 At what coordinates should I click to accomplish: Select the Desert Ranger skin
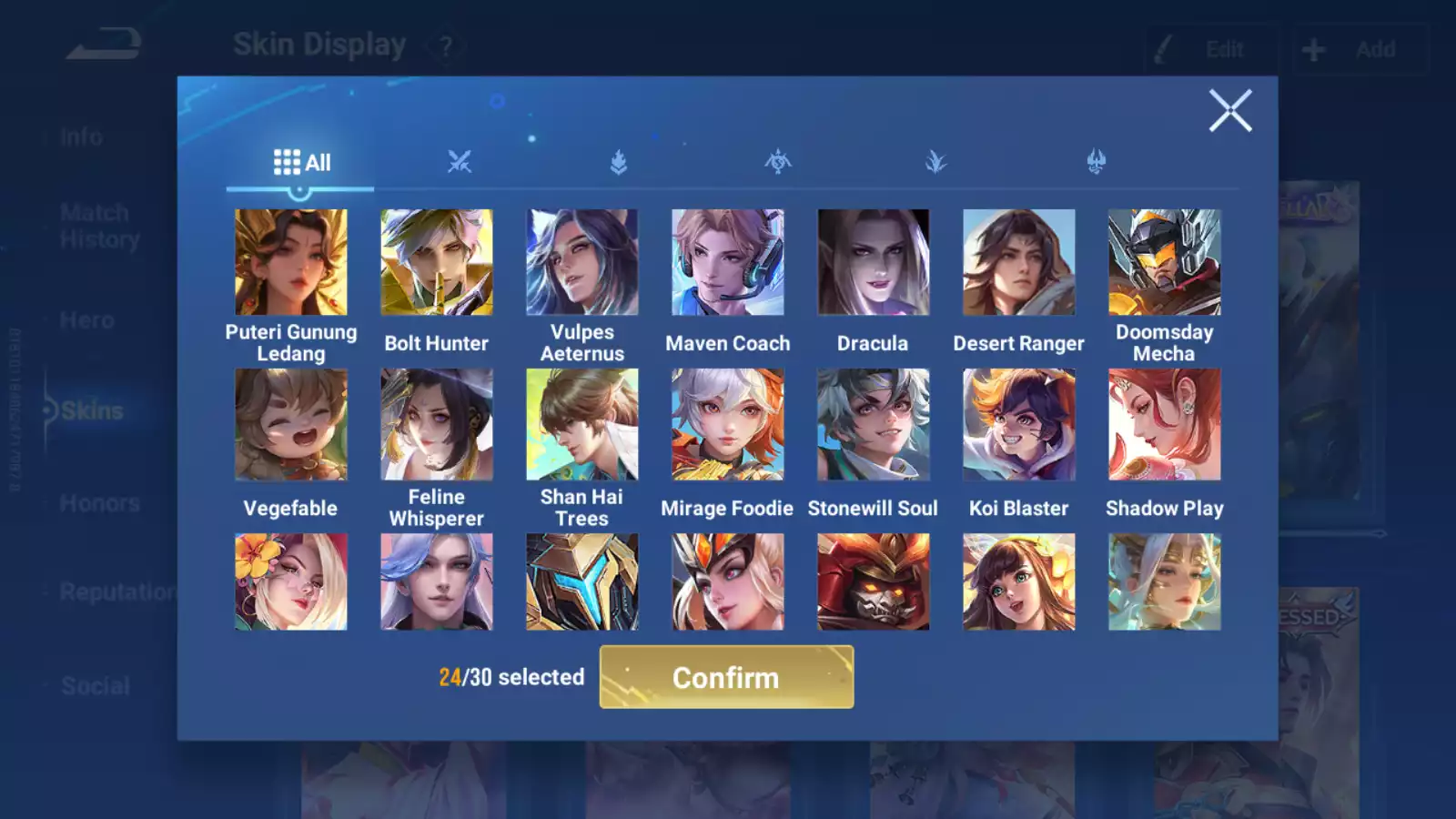[x=1019, y=262]
